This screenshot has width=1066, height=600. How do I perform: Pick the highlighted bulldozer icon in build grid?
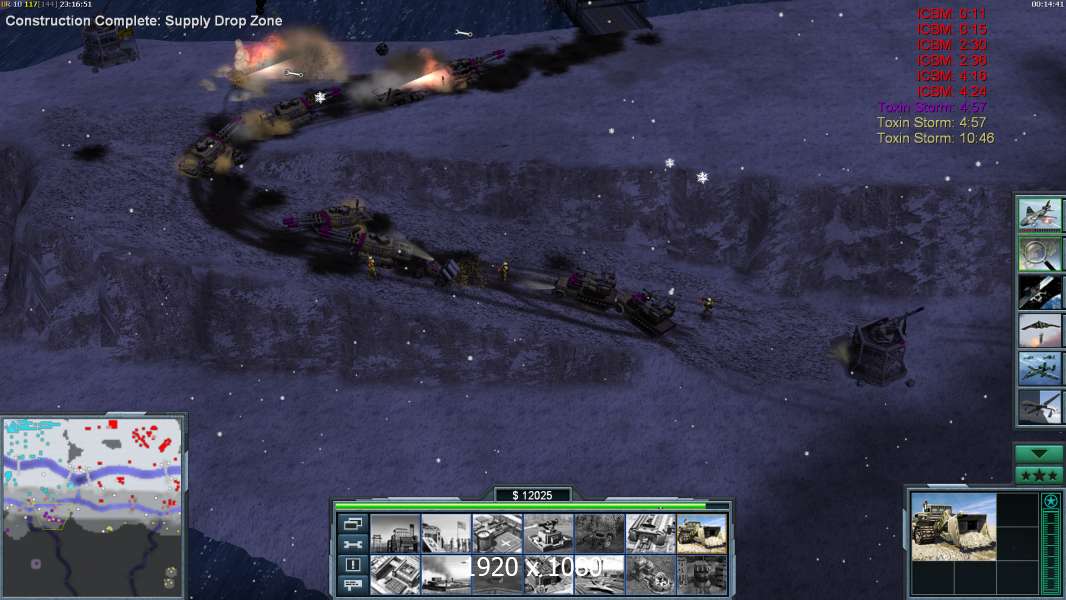[701, 533]
